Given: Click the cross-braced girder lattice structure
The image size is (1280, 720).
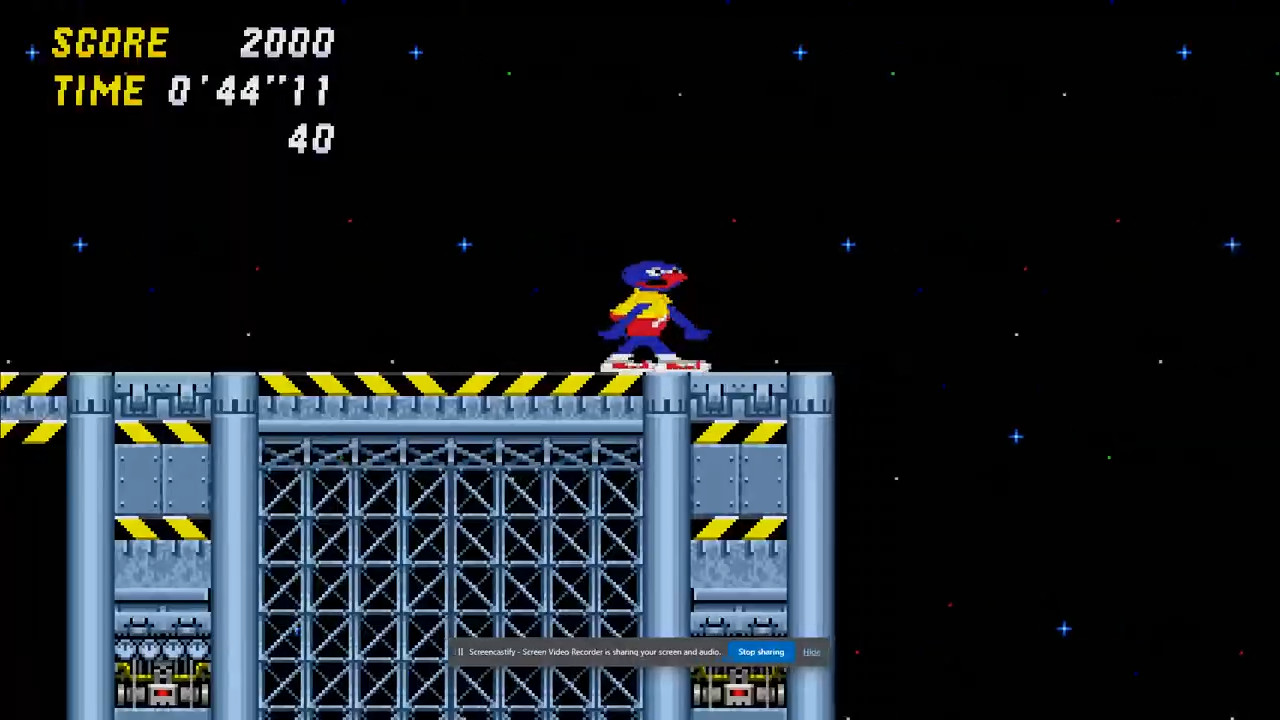Looking at the screenshot, I should (450, 540).
